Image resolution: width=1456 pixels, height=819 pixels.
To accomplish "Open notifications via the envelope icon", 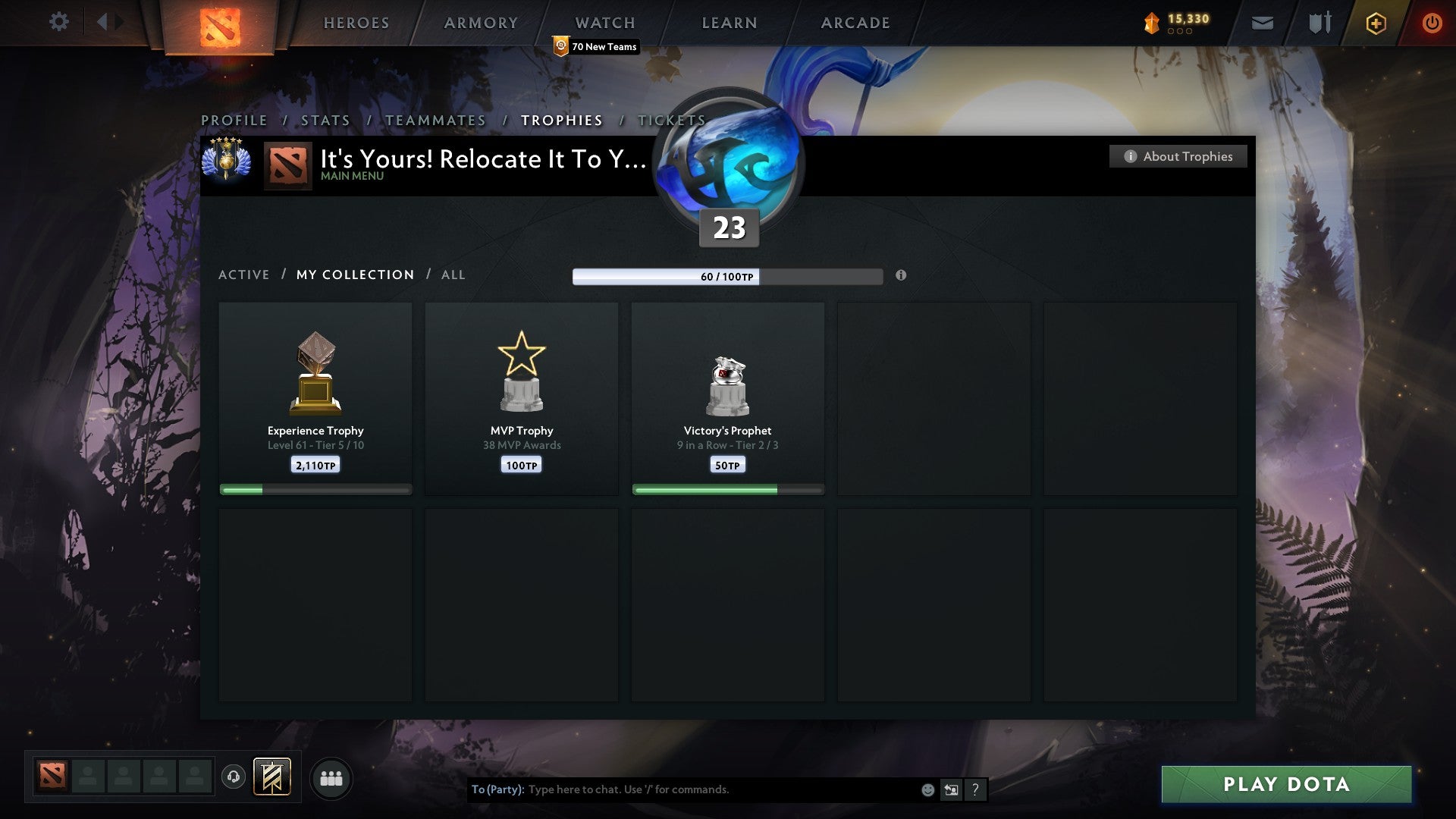I will 1263,23.
